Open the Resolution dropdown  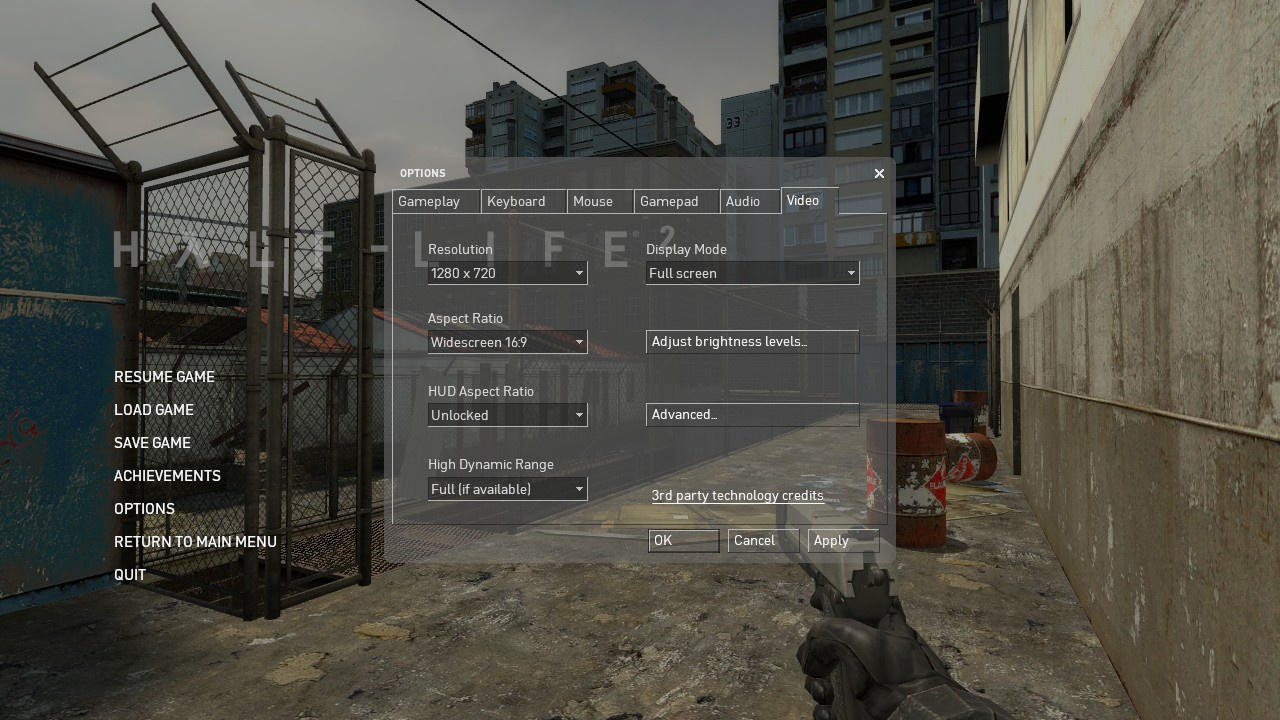pyautogui.click(x=507, y=273)
